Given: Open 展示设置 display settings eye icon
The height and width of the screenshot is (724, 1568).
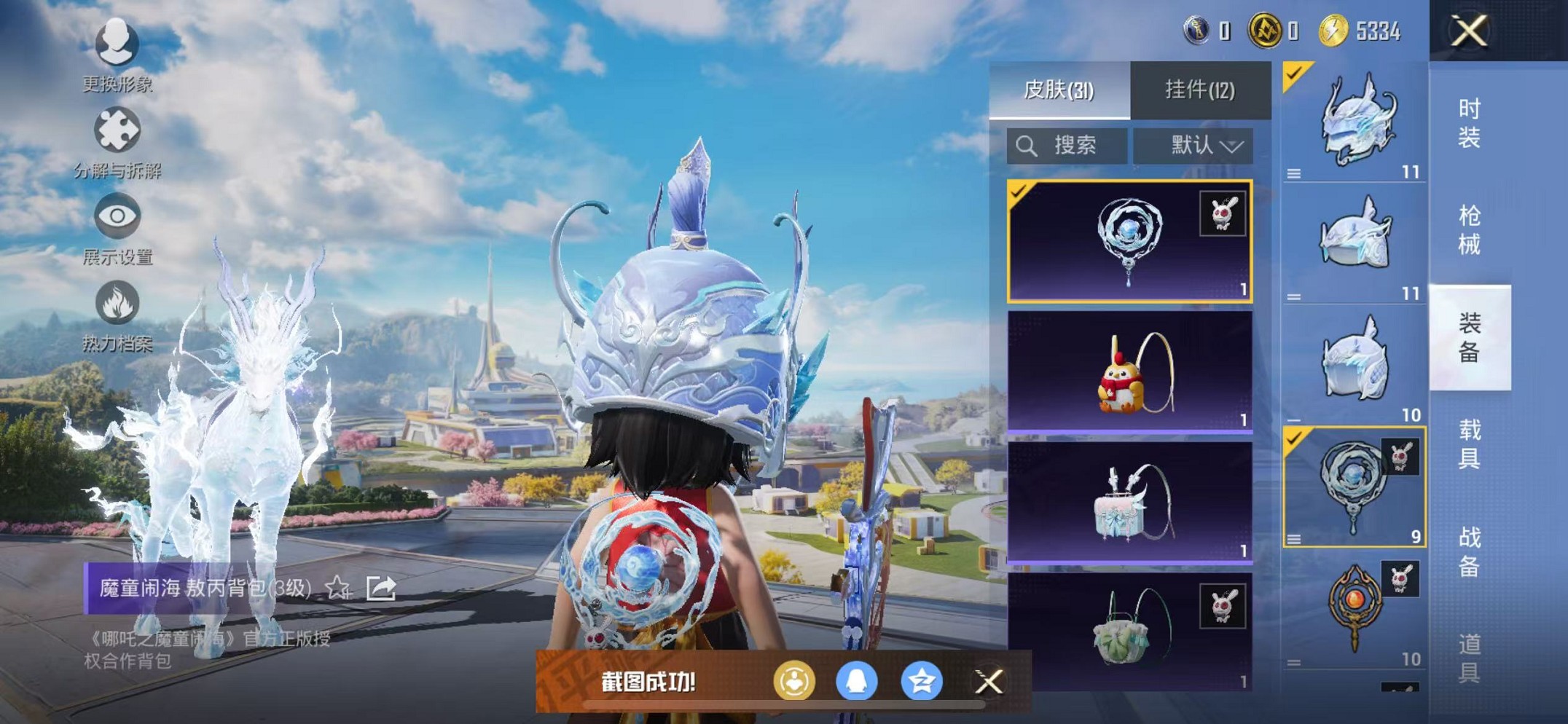Looking at the screenshot, I should (117, 226).
